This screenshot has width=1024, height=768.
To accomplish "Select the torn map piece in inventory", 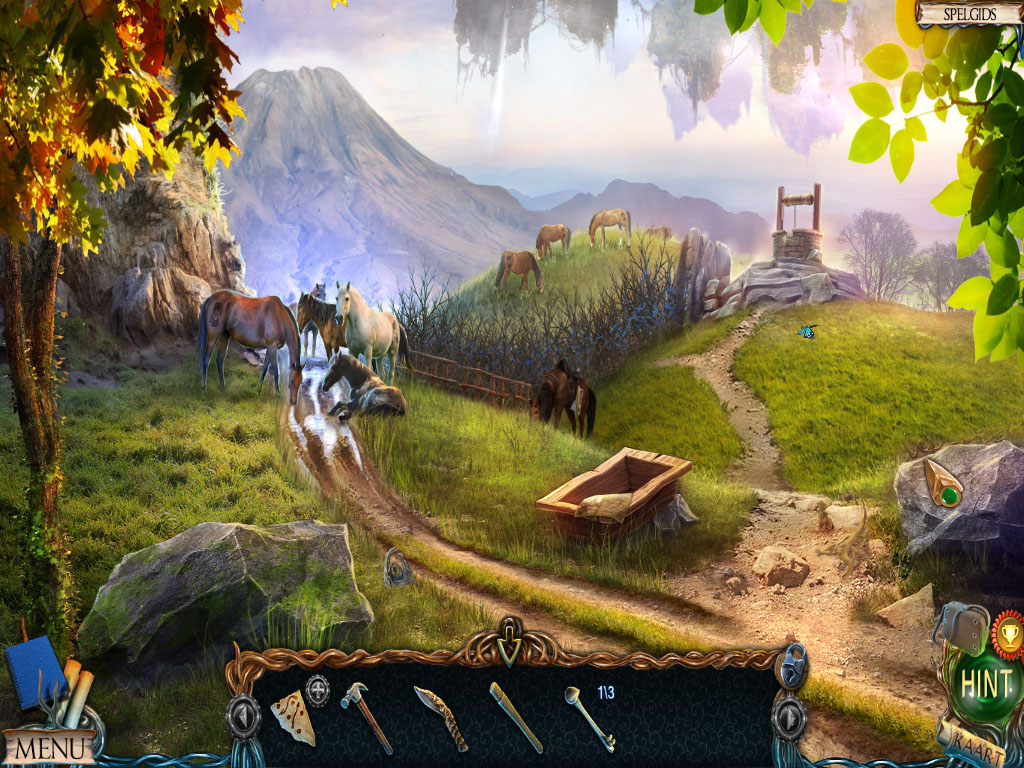I will click(292, 717).
